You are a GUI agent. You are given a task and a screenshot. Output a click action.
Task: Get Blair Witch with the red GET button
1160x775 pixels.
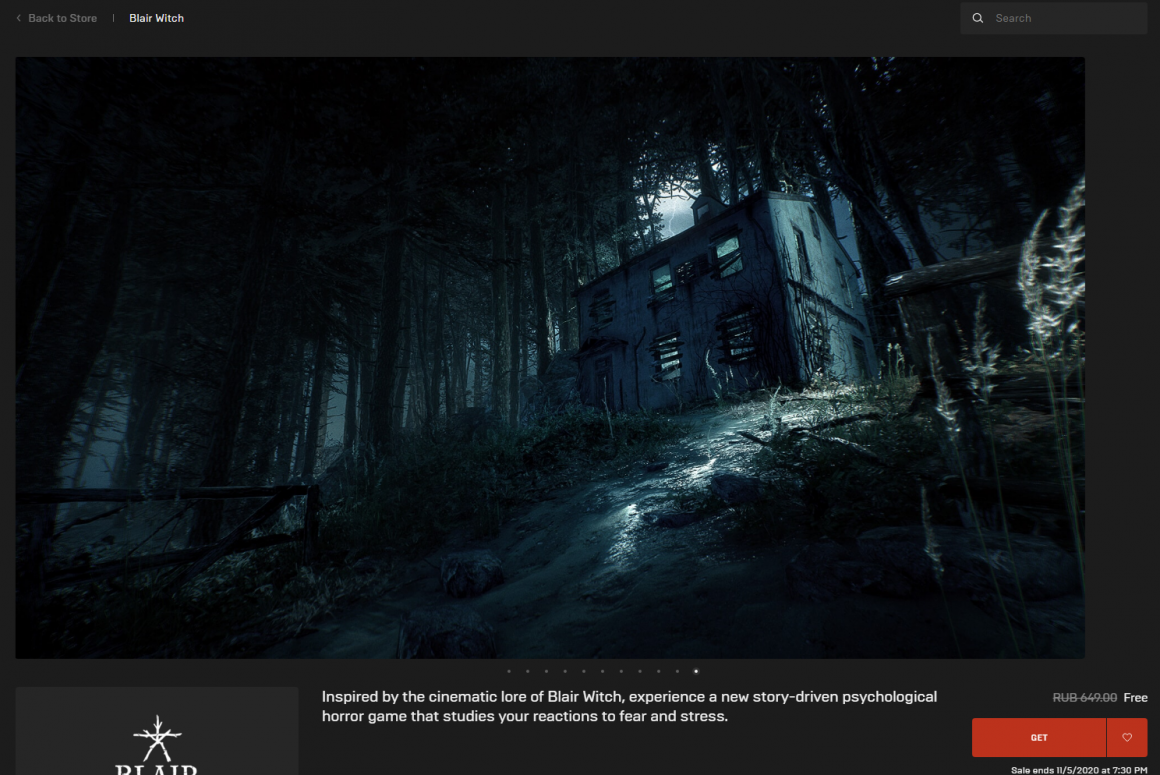pos(1039,737)
